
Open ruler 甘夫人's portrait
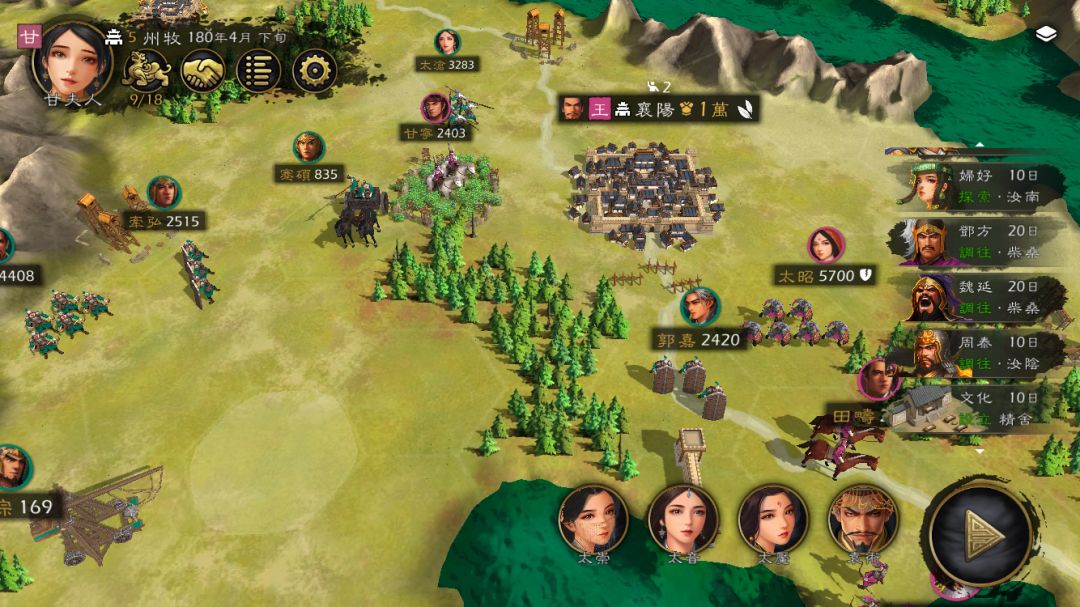click(75, 57)
